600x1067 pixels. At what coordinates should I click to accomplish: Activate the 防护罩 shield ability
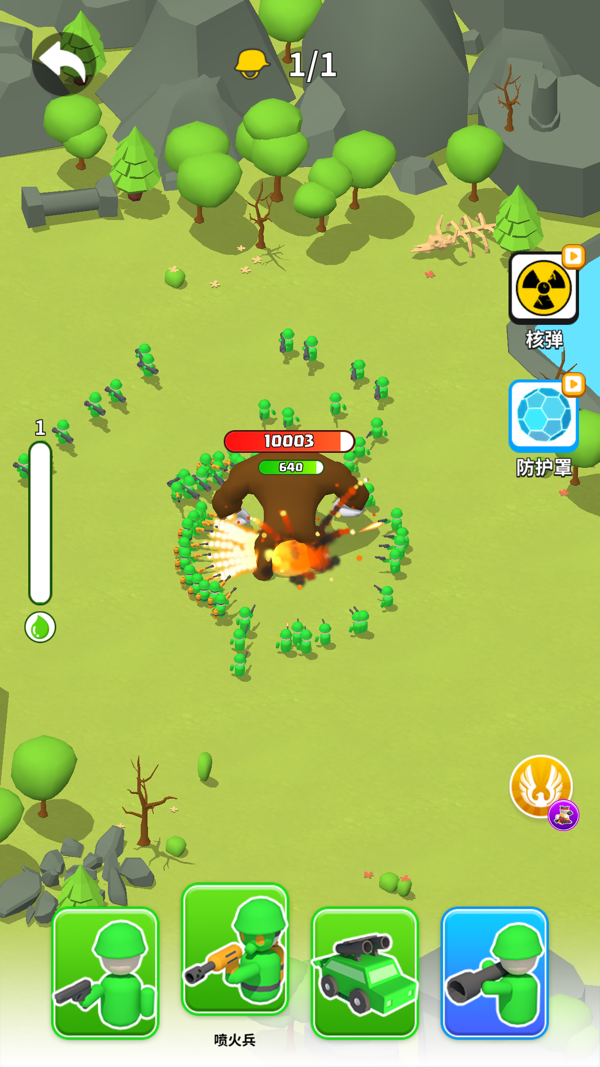543,416
